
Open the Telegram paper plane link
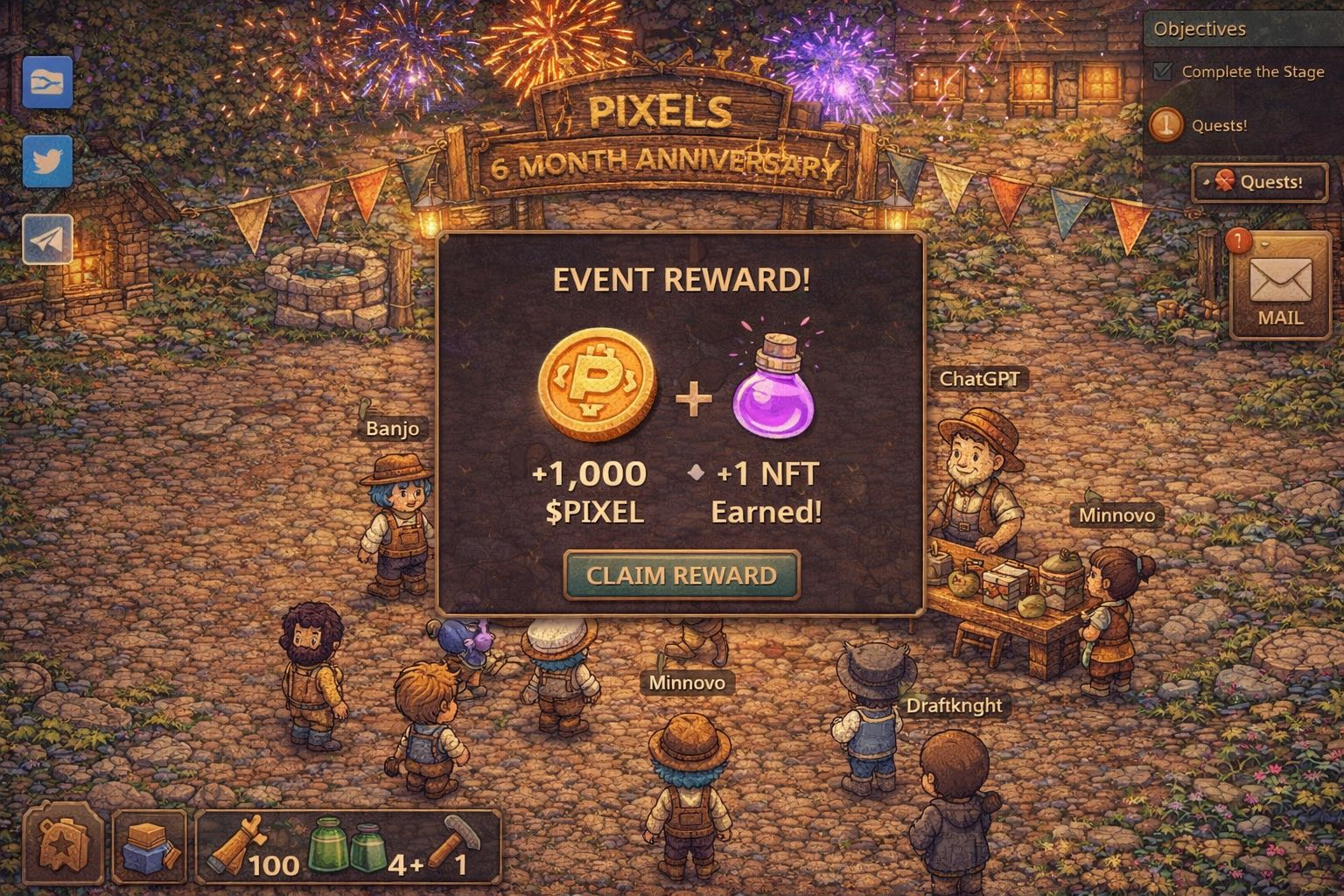[x=47, y=238]
